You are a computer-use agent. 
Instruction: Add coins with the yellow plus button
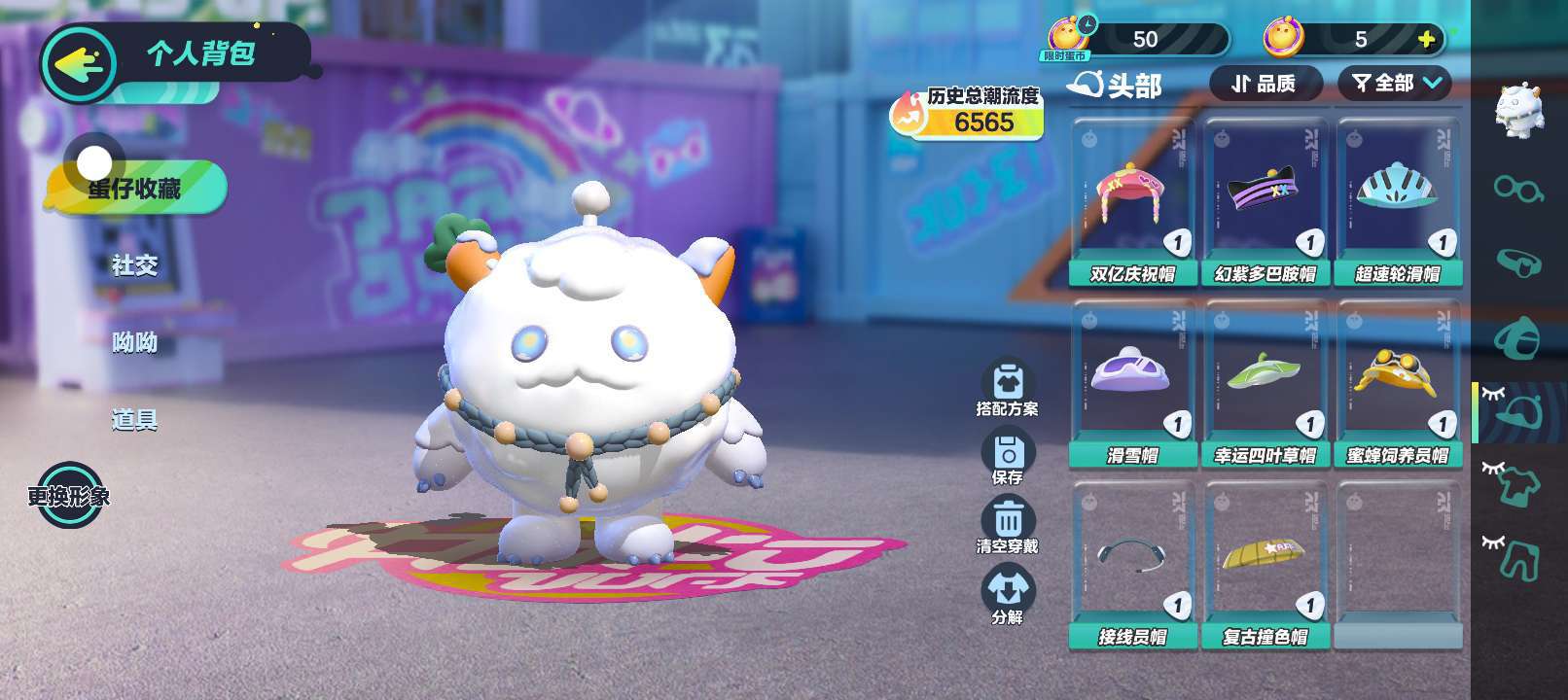1427,39
